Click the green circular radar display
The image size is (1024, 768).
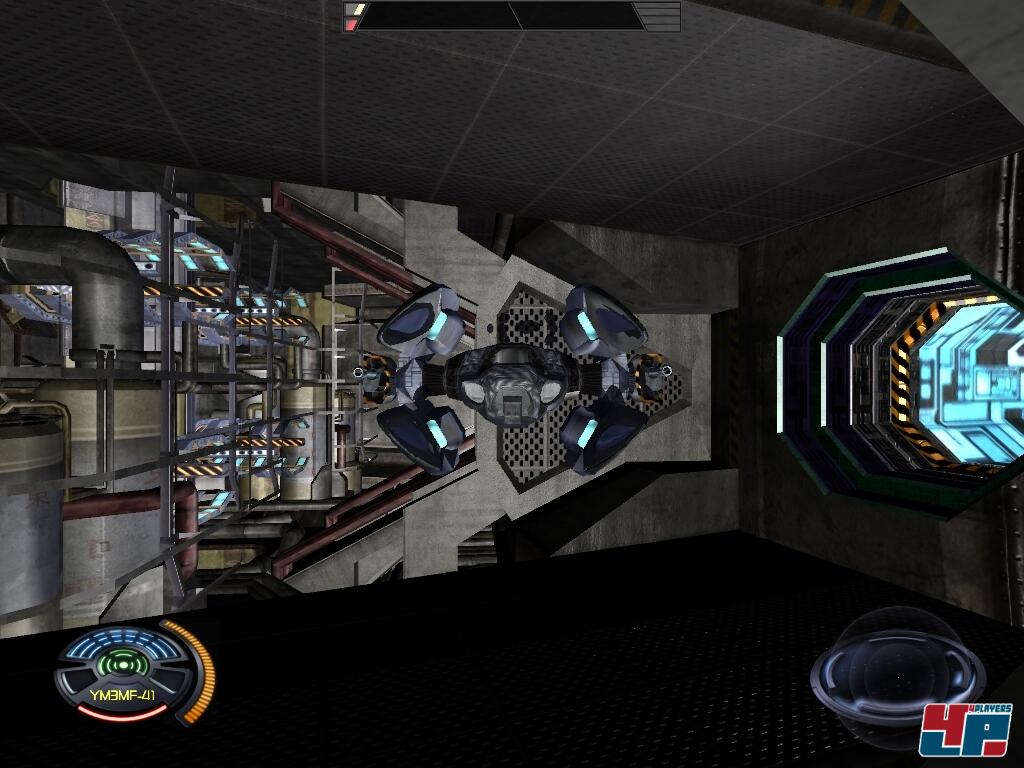120,664
